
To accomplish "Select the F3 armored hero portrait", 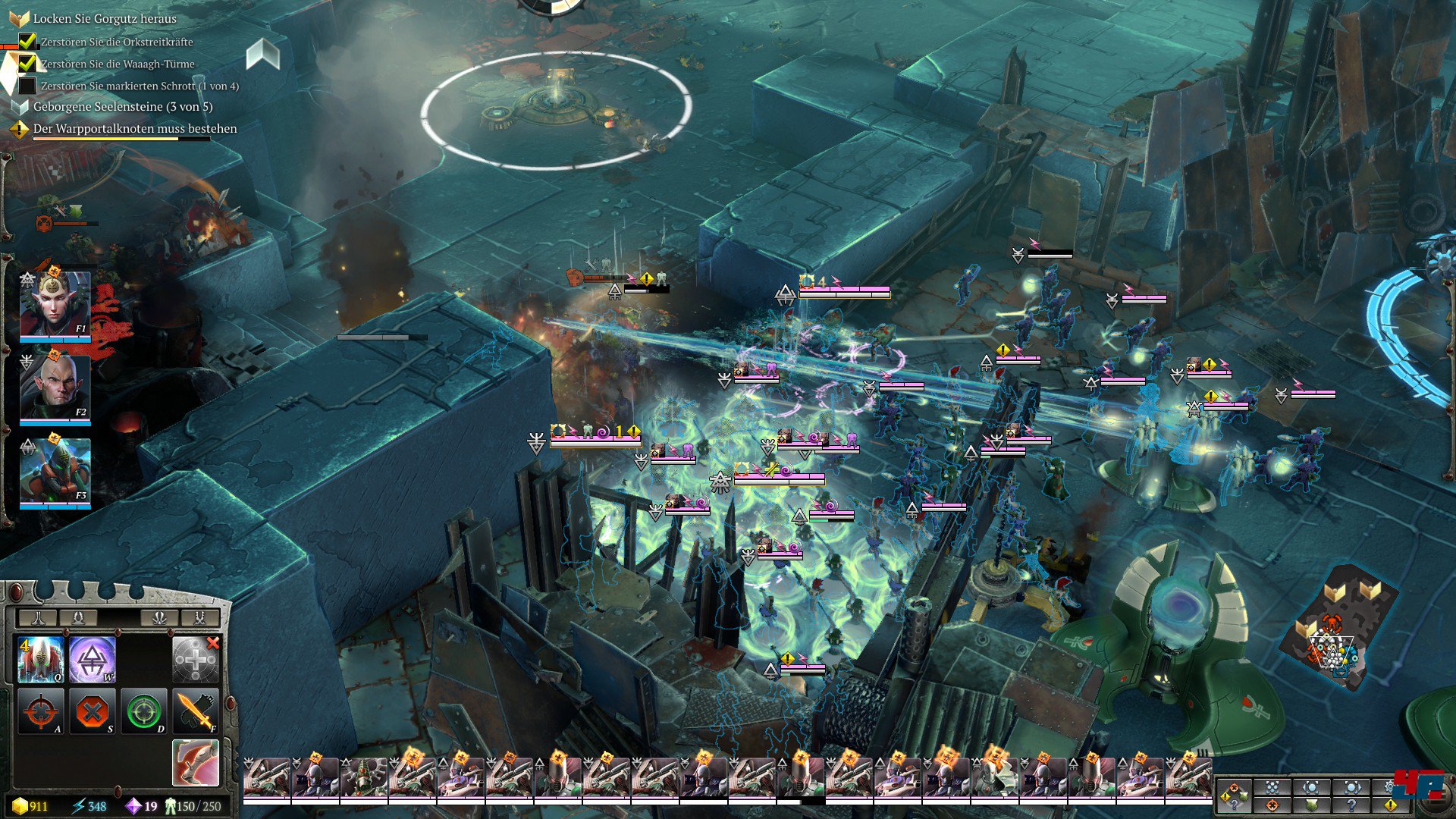I will pyautogui.click(x=55, y=472).
